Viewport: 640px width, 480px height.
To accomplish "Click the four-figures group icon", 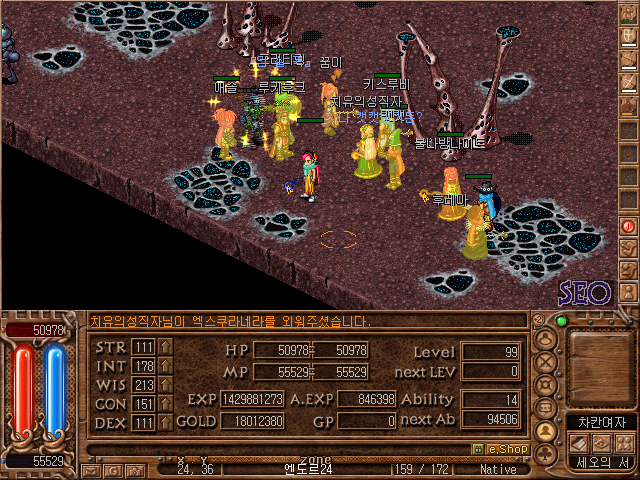I will (x=623, y=443).
